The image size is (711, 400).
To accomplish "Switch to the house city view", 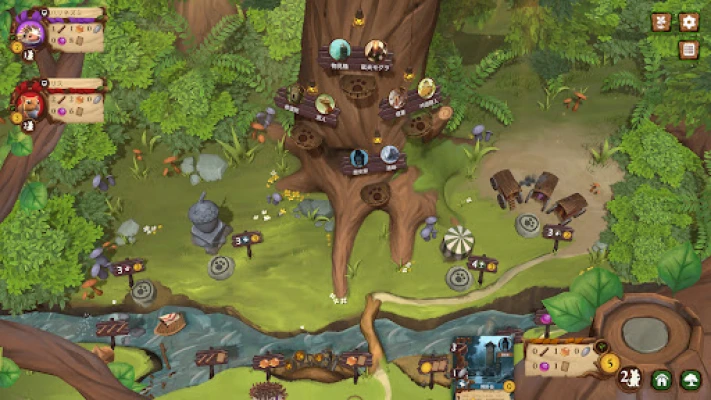I will coord(661,380).
